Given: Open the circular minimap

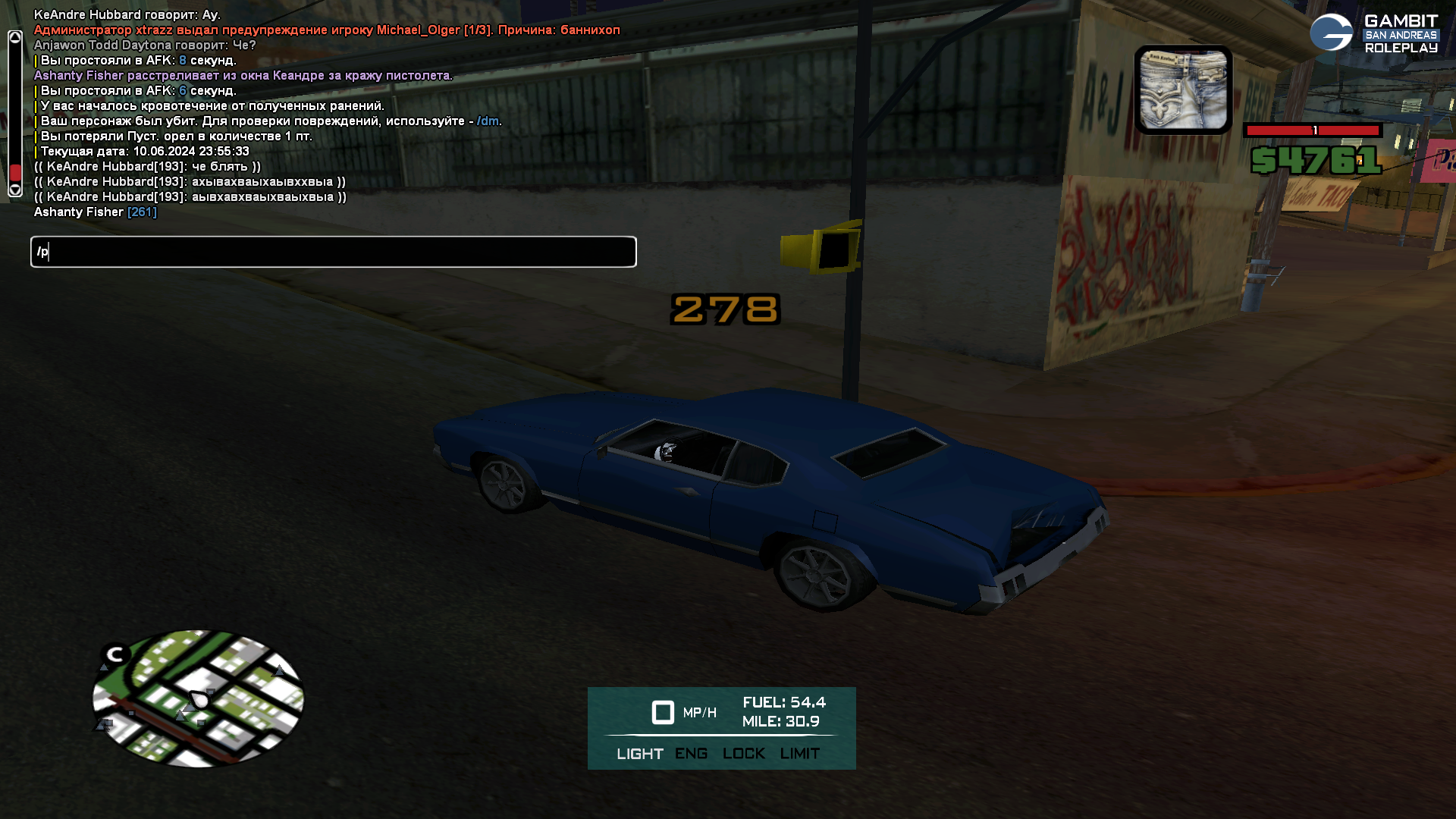Looking at the screenshot, I should tap(198, 698).
